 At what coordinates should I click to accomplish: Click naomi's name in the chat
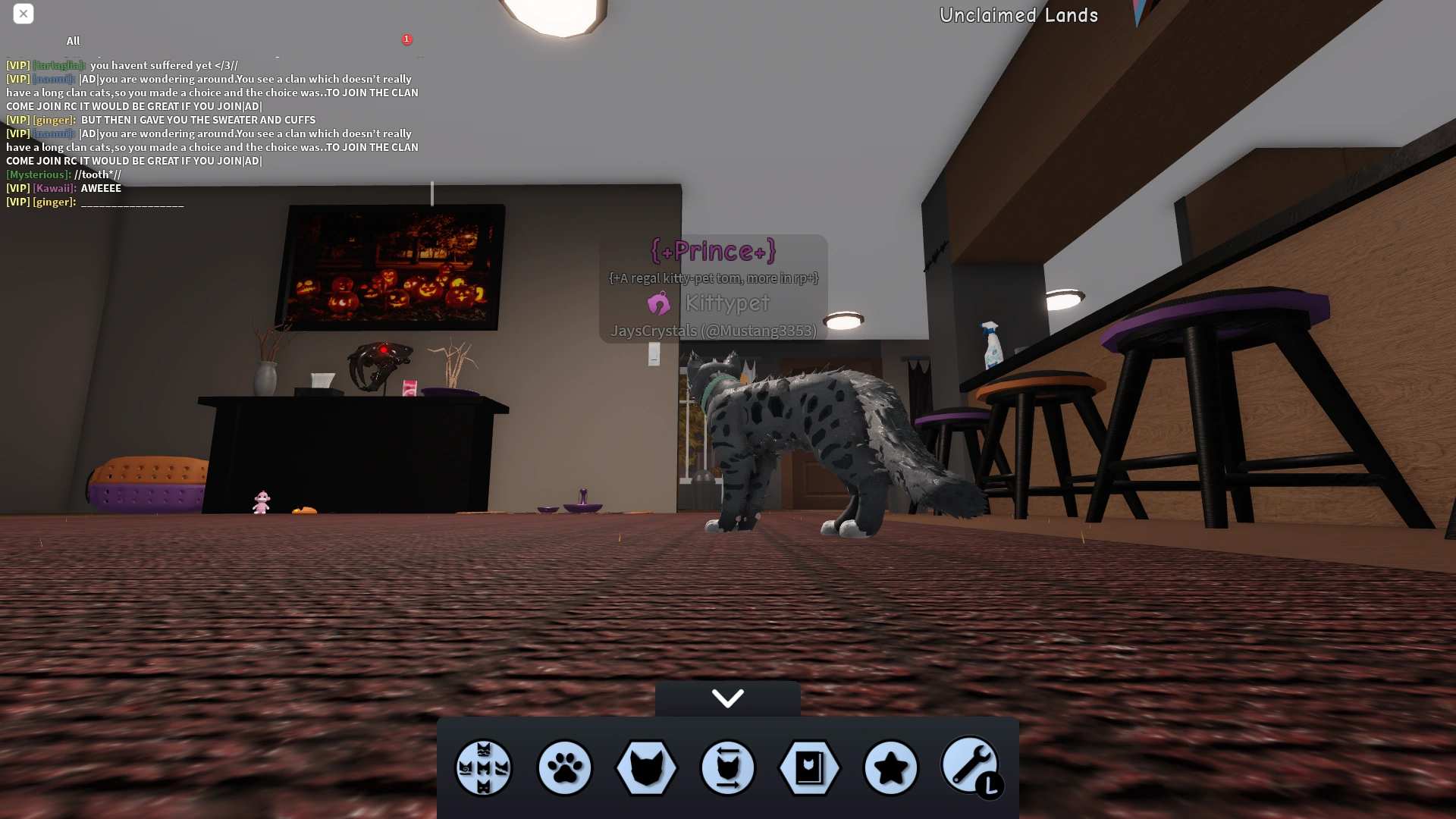(x=53, y=79)
